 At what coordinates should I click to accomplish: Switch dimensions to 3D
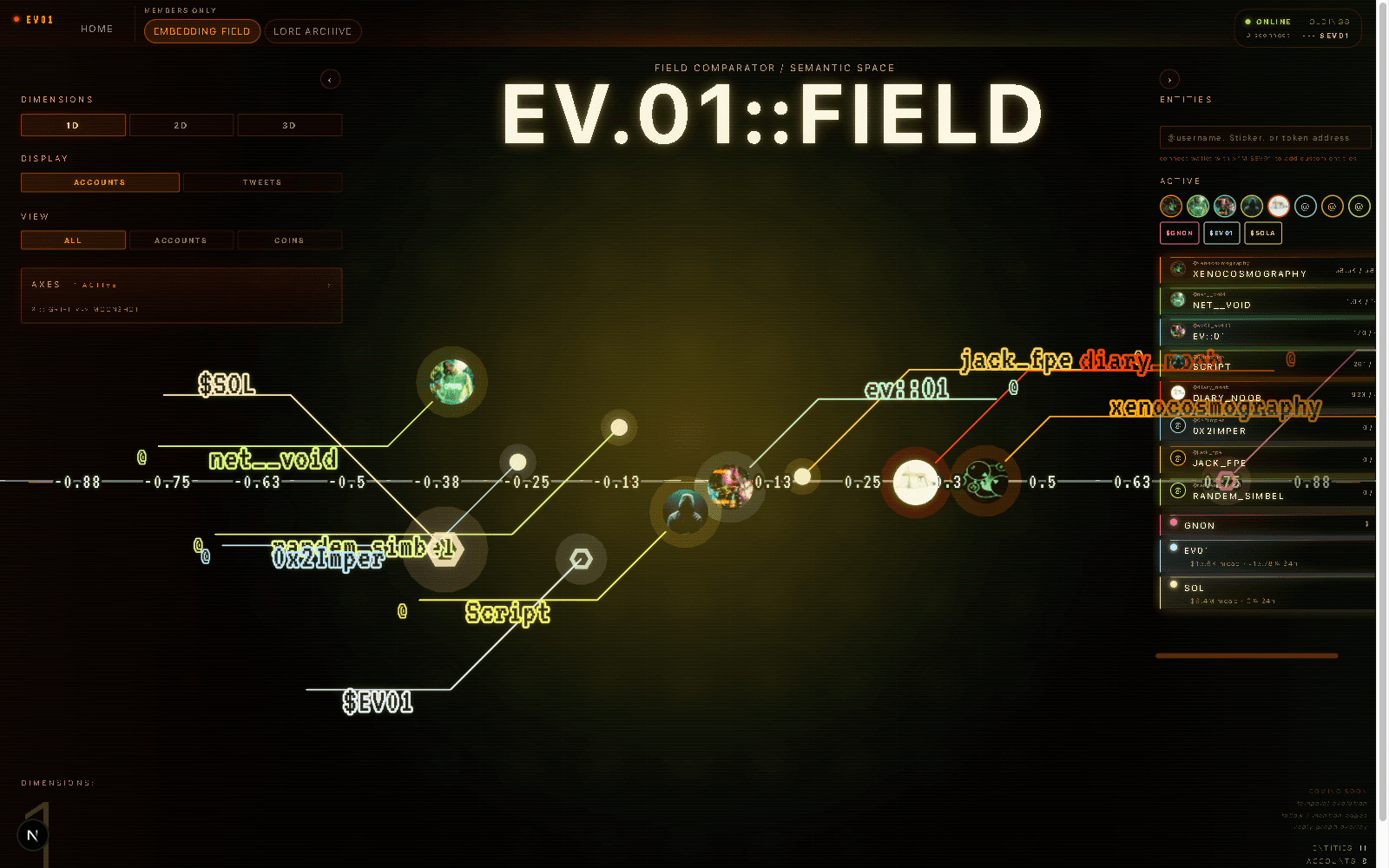pyautogui.click(x=289, y=124)
